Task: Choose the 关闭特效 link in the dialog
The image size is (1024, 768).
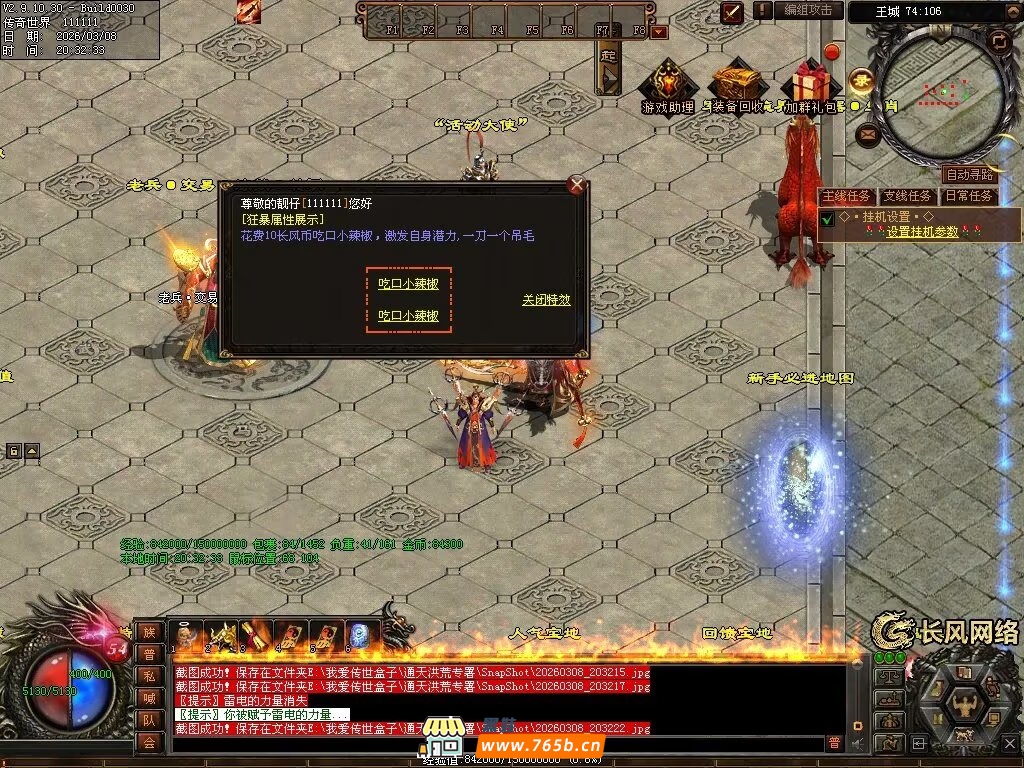Action: coord(546,300)
